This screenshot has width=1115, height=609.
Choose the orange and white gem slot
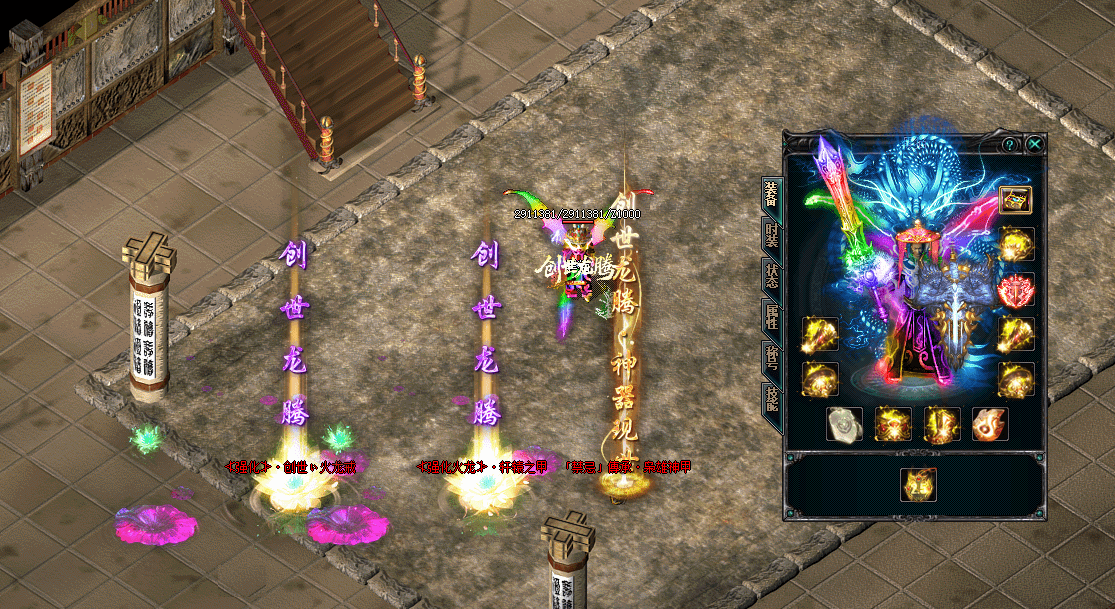[990, 424]
